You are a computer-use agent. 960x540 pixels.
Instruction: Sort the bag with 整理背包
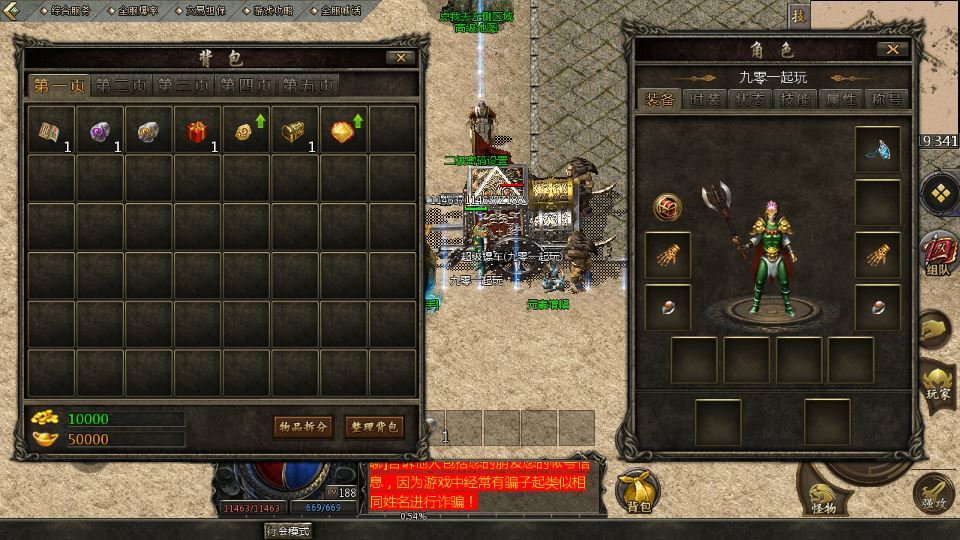point(373,427)
